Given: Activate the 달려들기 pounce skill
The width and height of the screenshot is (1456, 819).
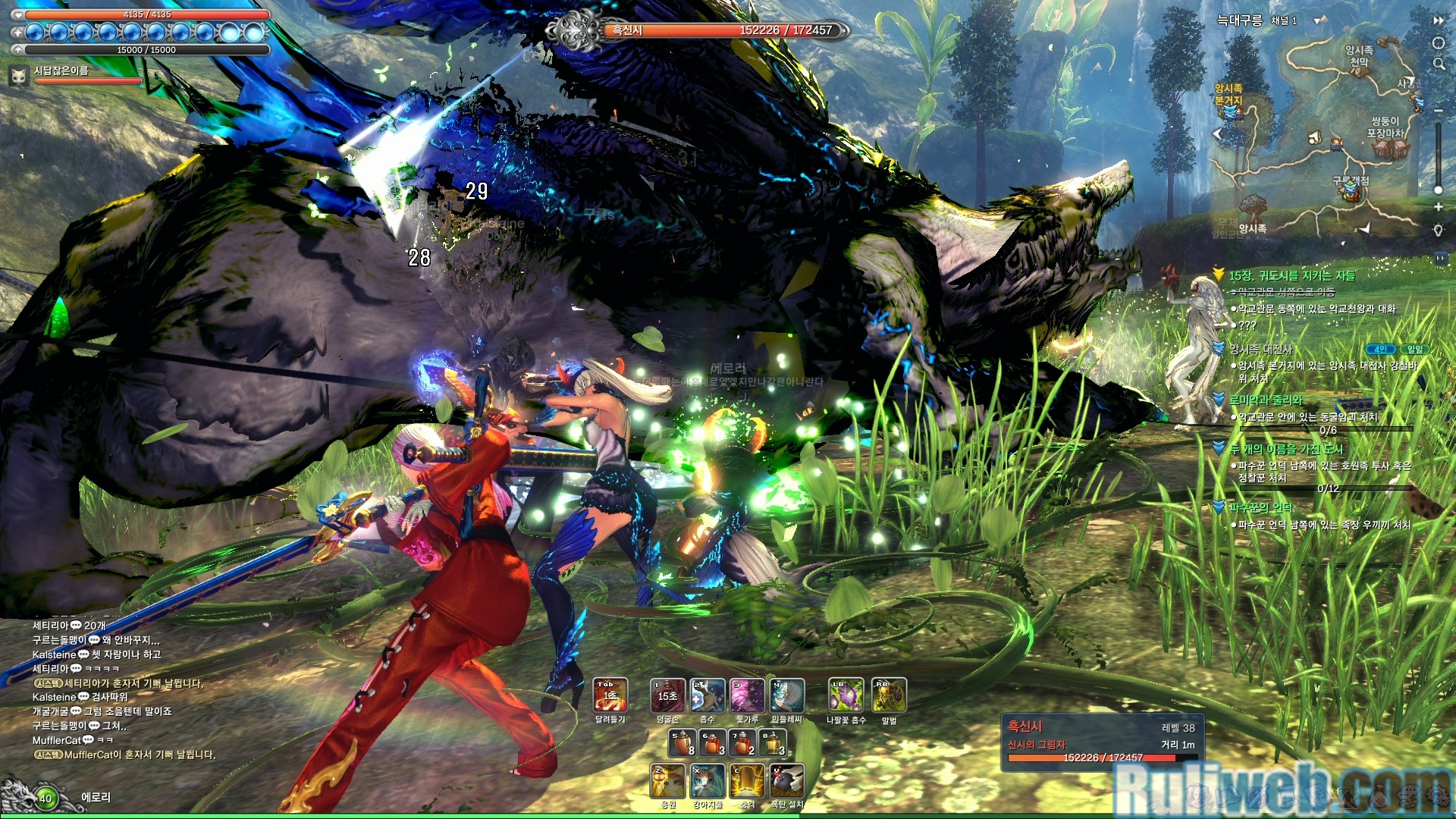Looking at the screenshot, I should pyautogui.click(x=610, y=695).
